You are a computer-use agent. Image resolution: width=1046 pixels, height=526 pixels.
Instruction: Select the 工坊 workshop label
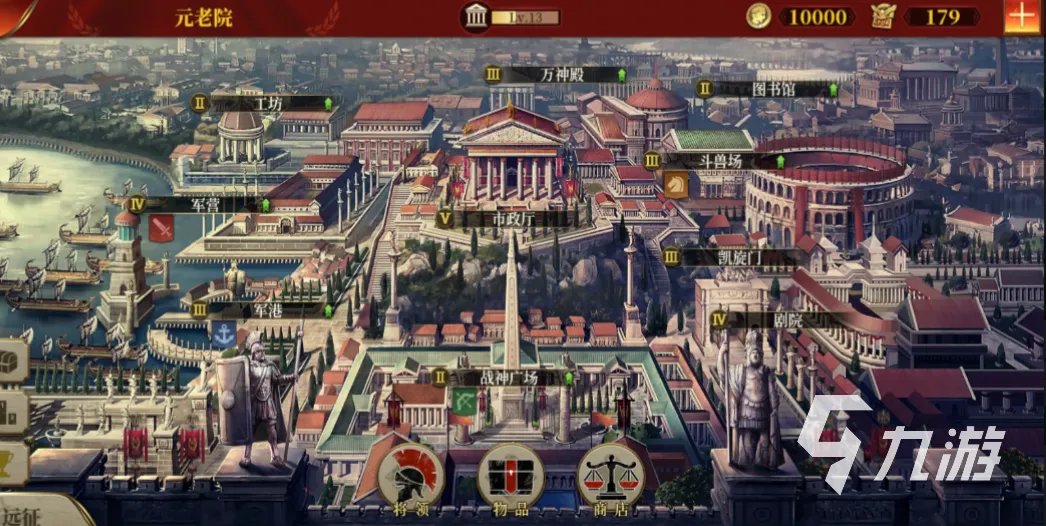pyautogui.click(x=268, y=102)
